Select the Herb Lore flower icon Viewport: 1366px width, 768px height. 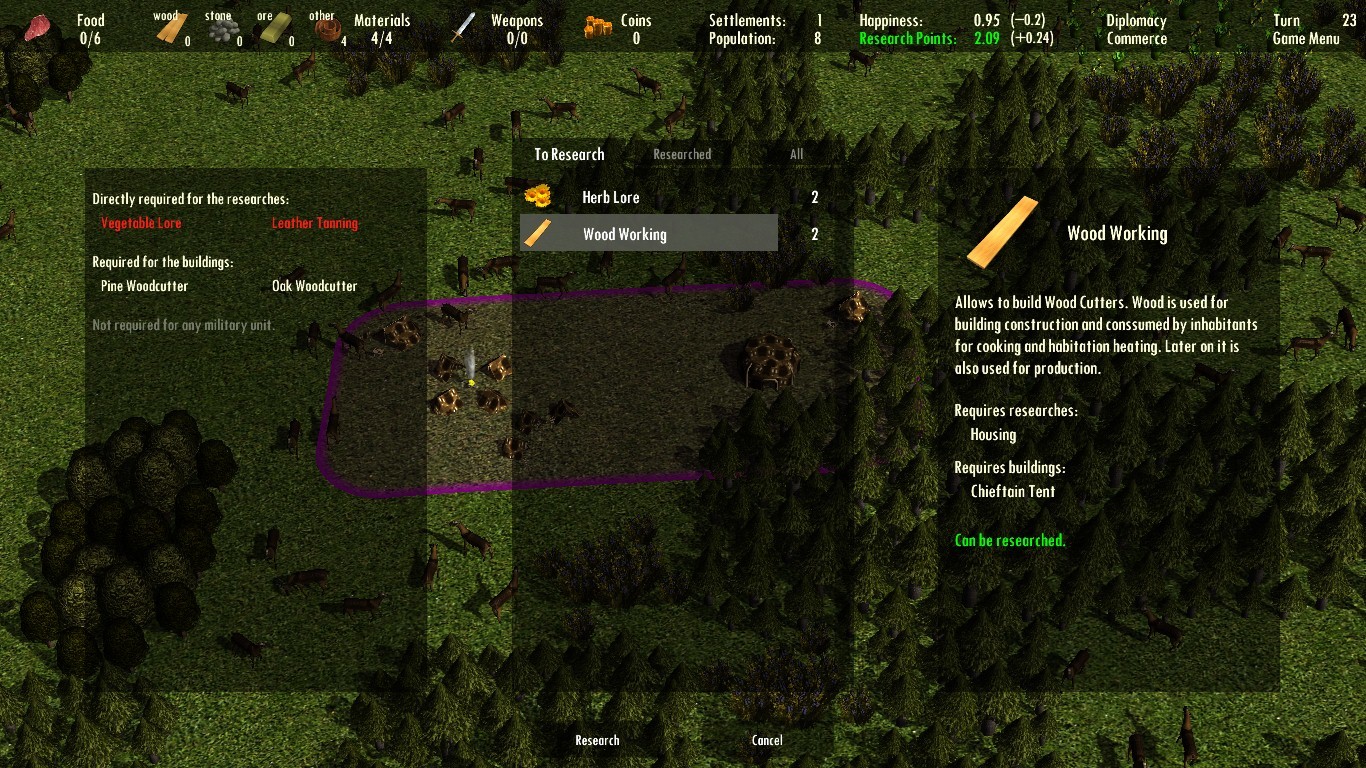click(537, 196)
